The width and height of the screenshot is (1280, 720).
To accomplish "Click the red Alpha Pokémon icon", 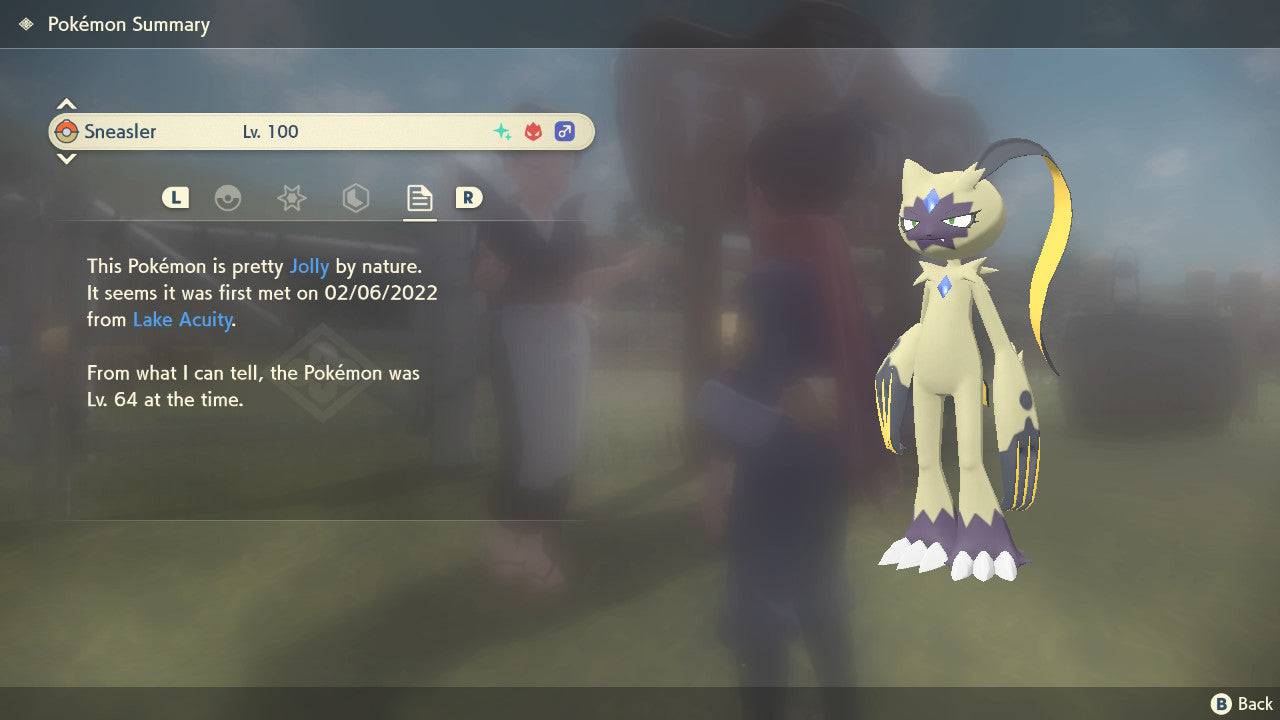I will pos(532,131).
